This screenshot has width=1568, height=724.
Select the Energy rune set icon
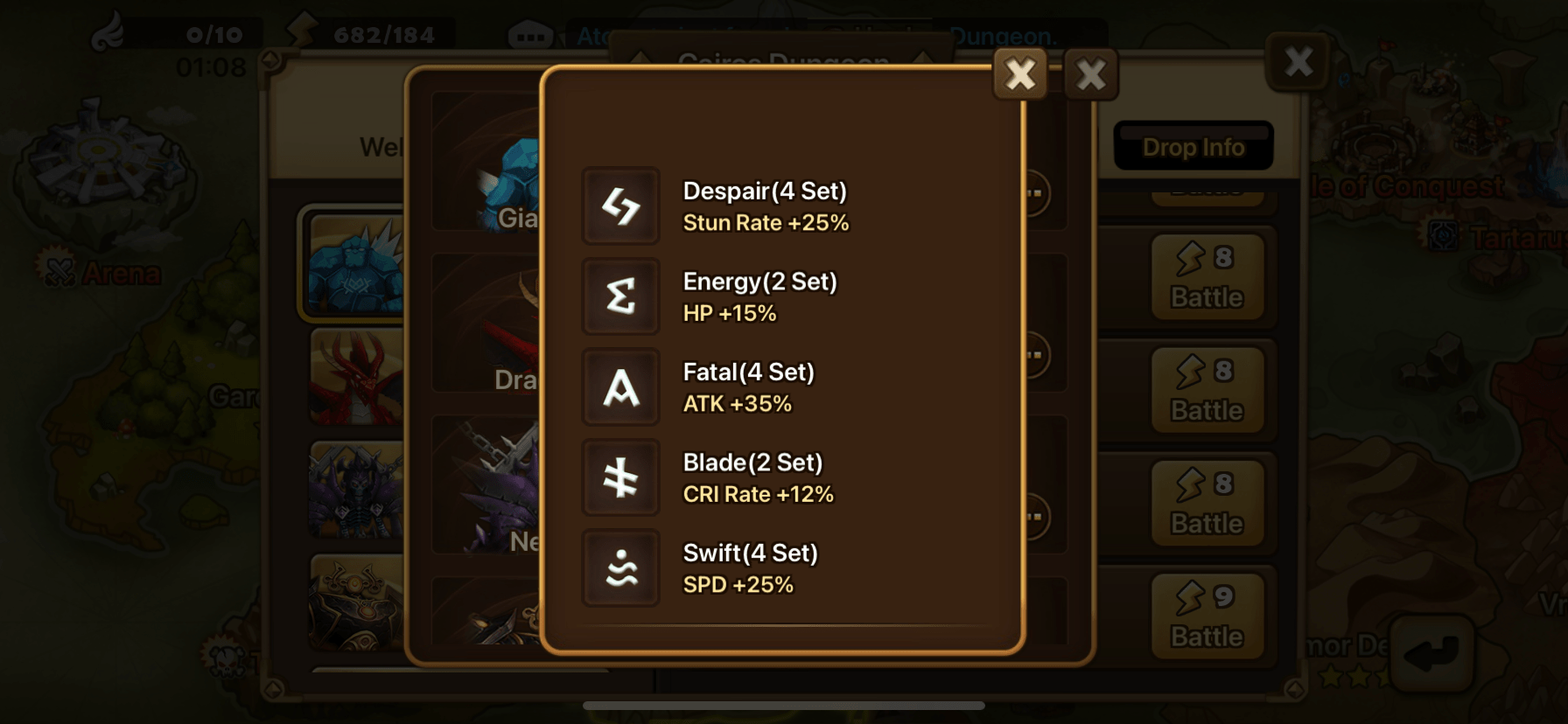coord(619,296)
